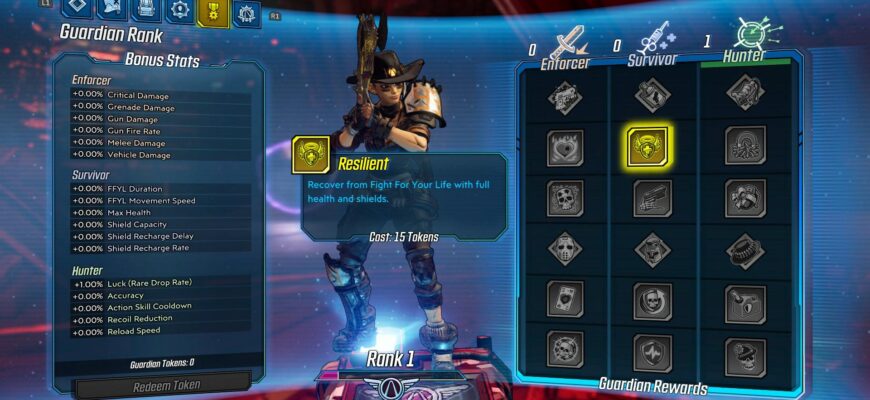870x400 pixels.
Task: Select the playing card Enforcer reward
Action: 565,299
